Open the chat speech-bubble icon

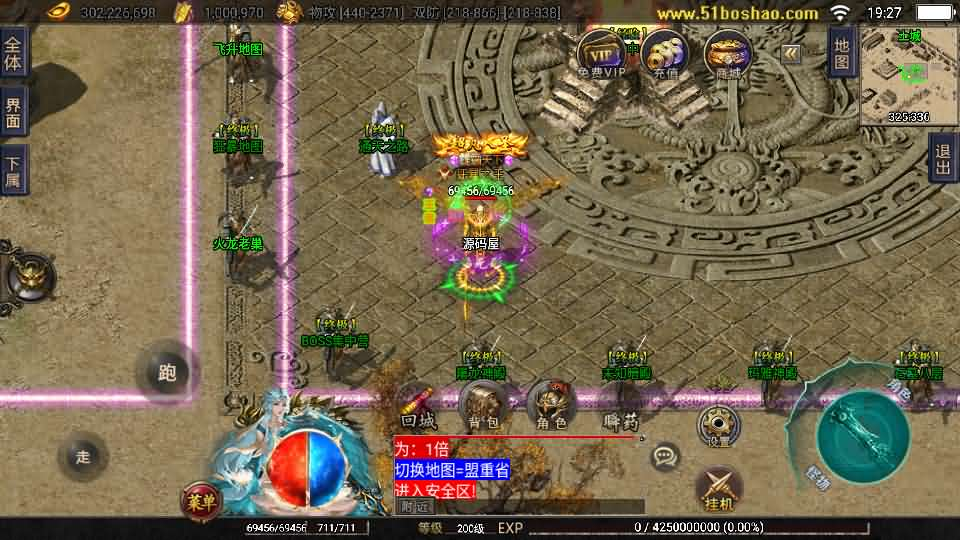click(665, 458)
